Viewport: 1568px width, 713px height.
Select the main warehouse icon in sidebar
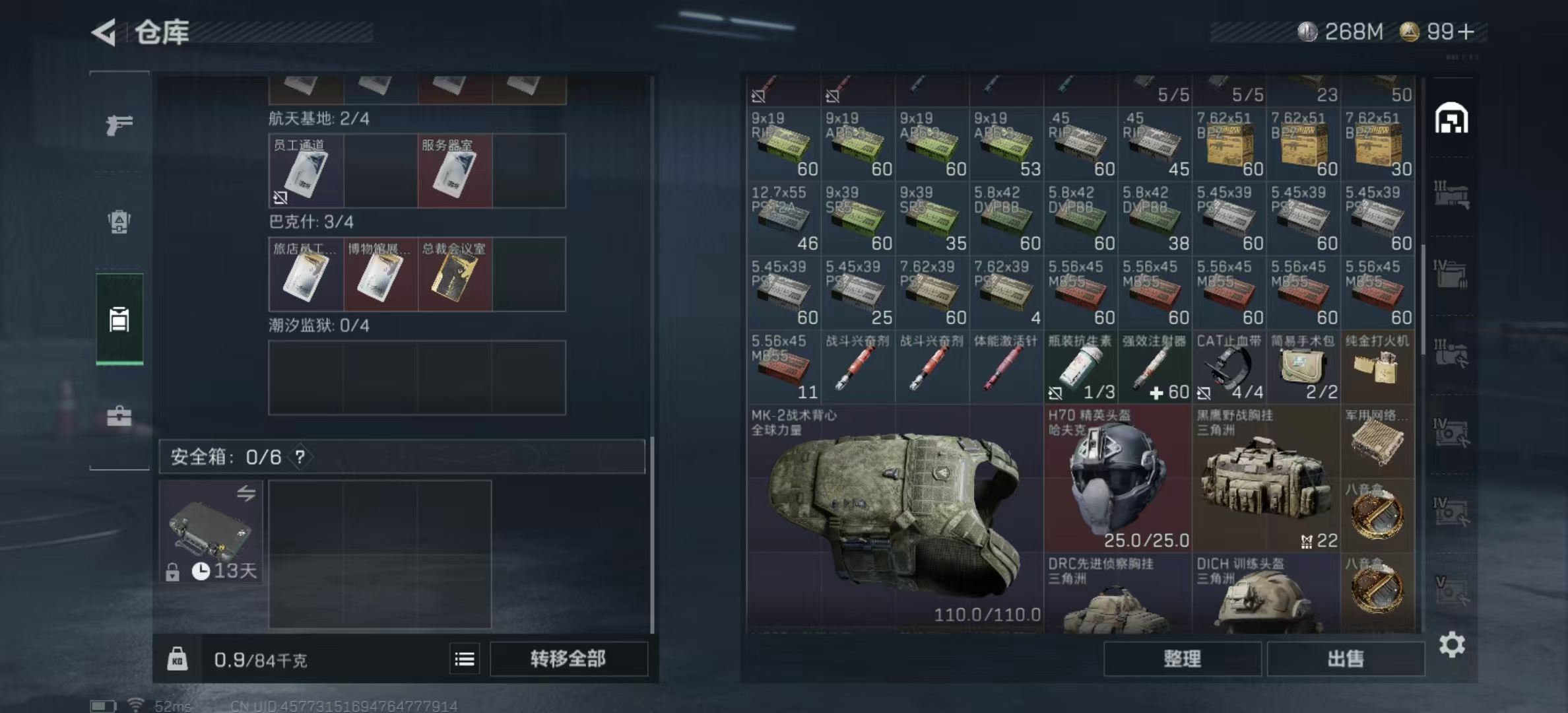[1451, 119]
